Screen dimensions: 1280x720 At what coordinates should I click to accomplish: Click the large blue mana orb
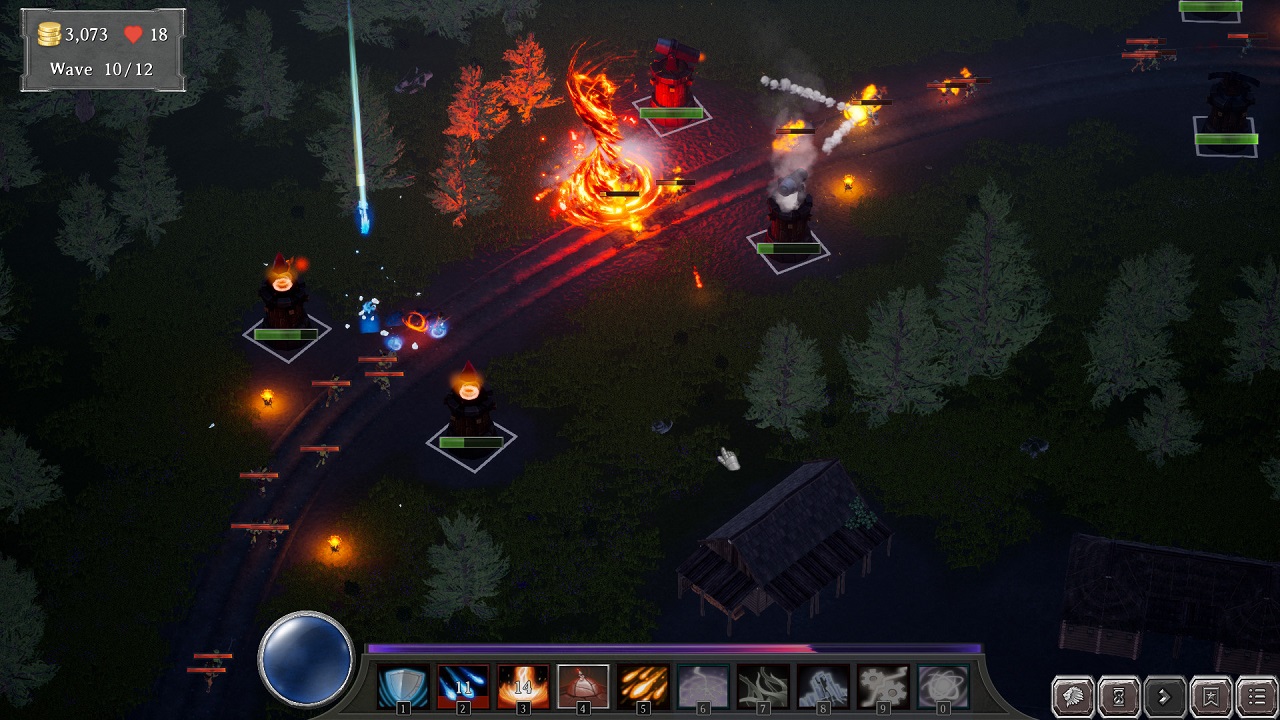click(x=305, y=659)
